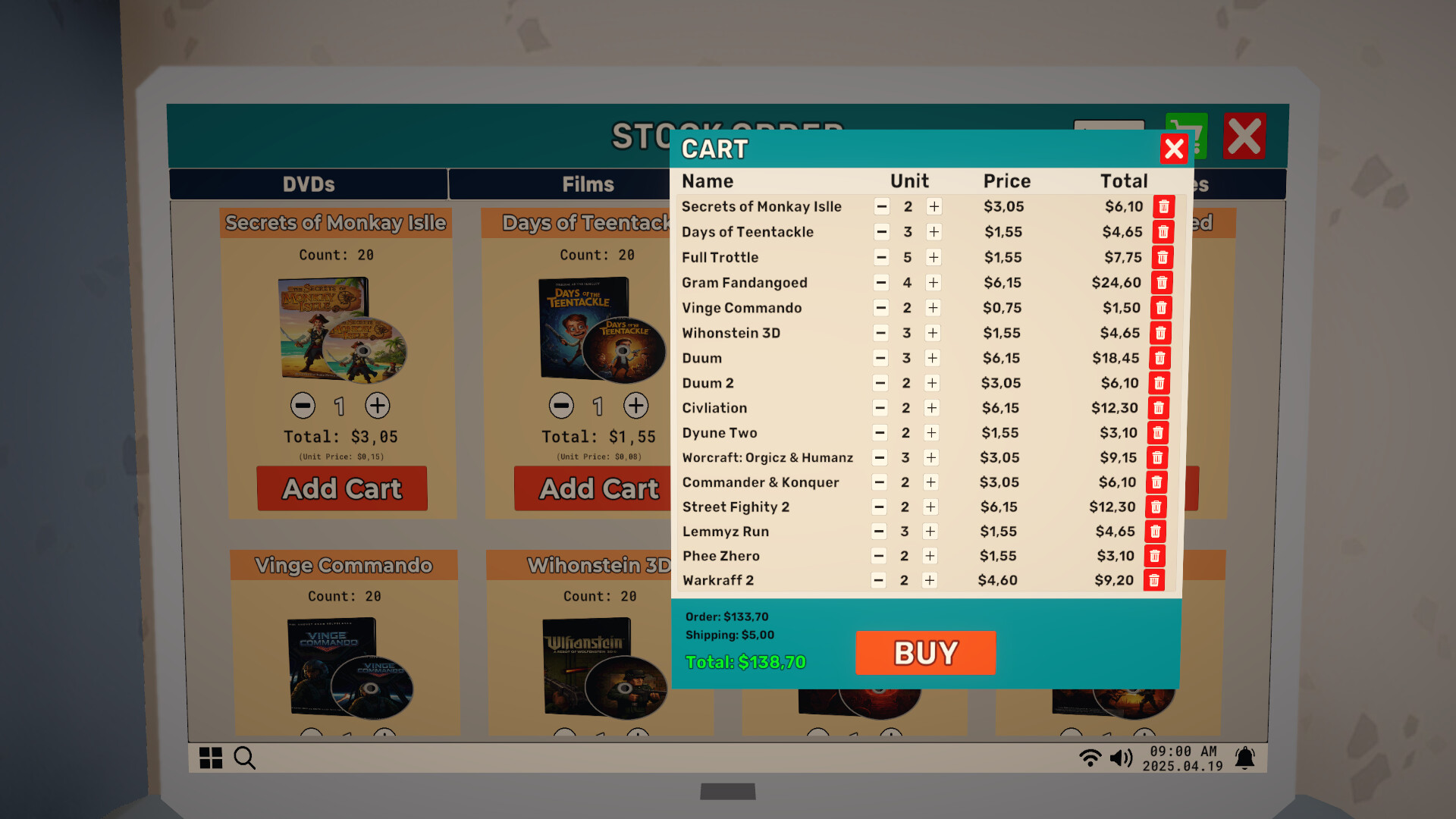Viewport: 1456px width, 819px height.
Task: Decrease Days of Teentackle units
Action: 881,232
